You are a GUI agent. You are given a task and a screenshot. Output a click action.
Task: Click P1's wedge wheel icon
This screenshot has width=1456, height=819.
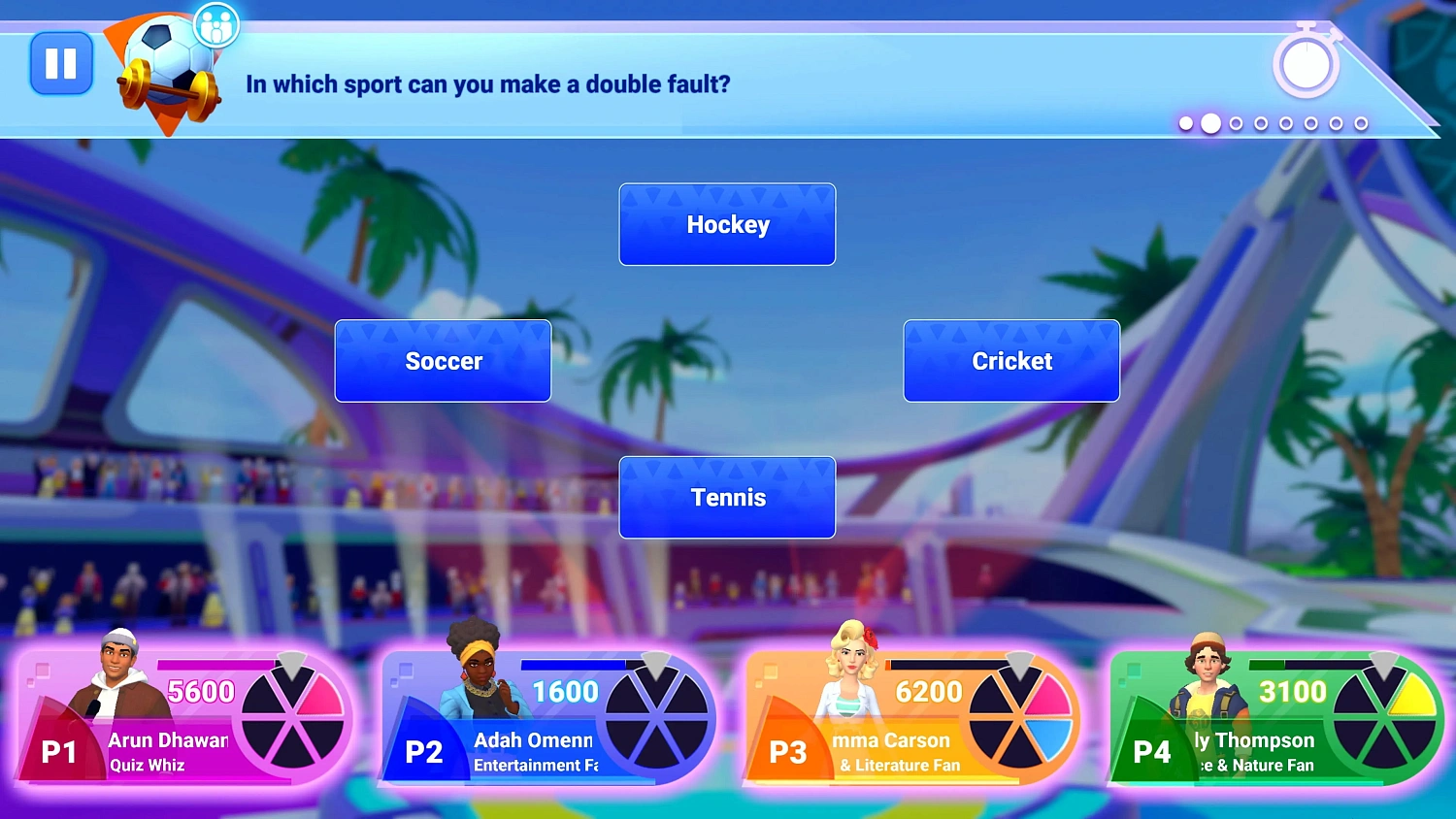pyautogui.click(x=291, y=718)
